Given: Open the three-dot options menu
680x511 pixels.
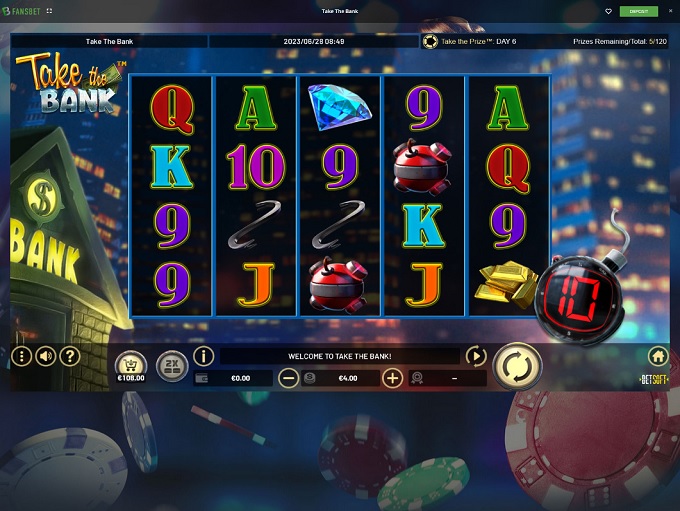Looking at the screenshot, I should (21, 356).
